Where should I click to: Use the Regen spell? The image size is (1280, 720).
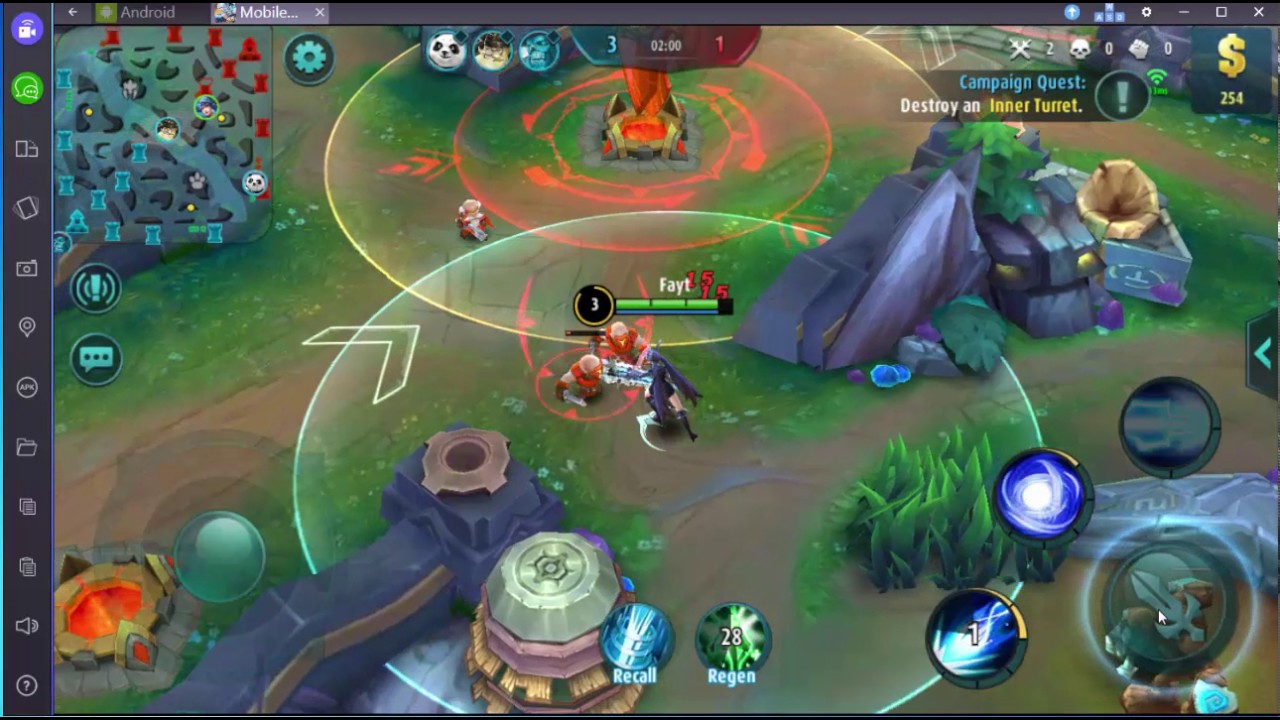(732, 638)
